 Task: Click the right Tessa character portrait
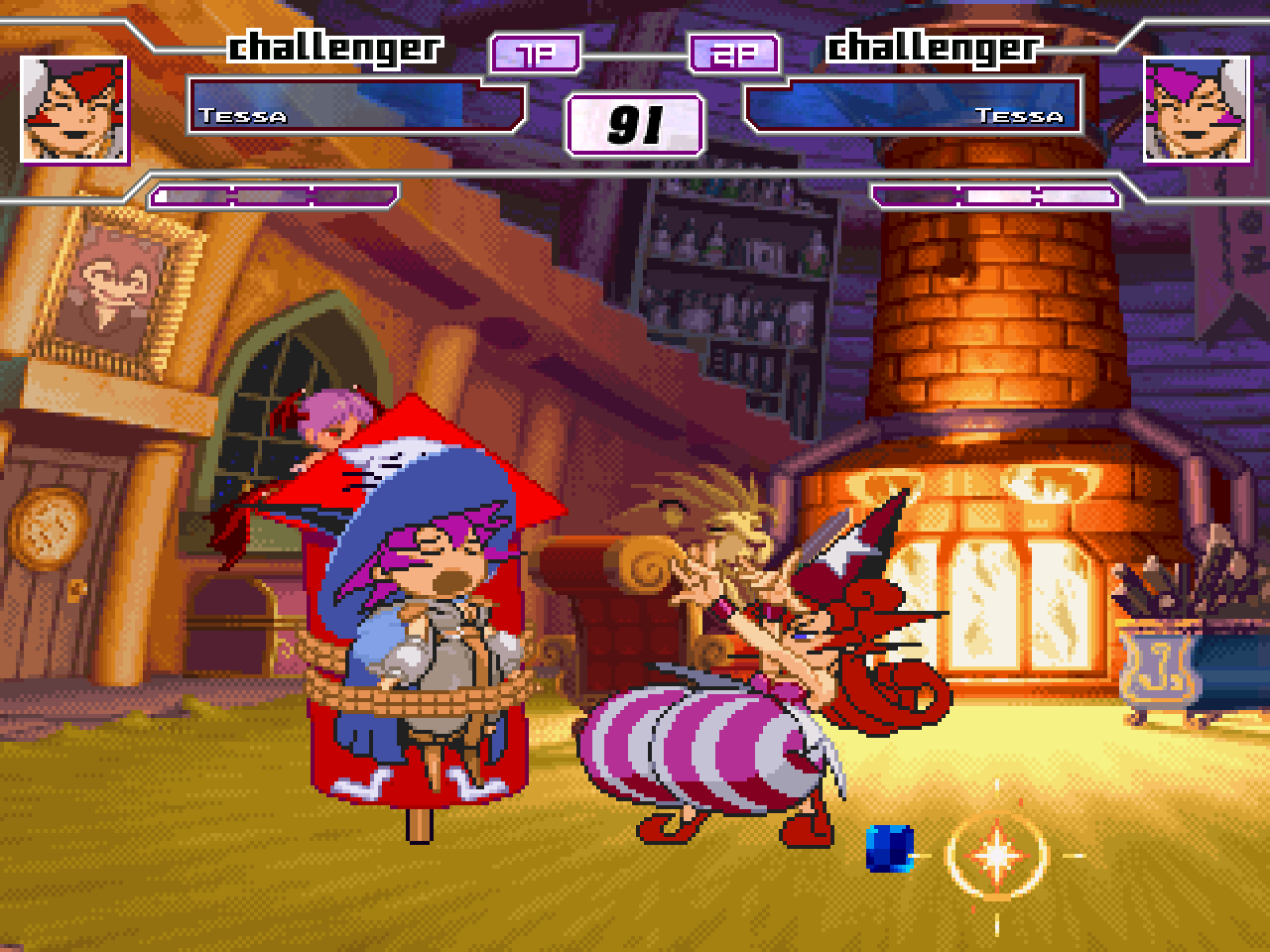click(x=1197, y=111)
